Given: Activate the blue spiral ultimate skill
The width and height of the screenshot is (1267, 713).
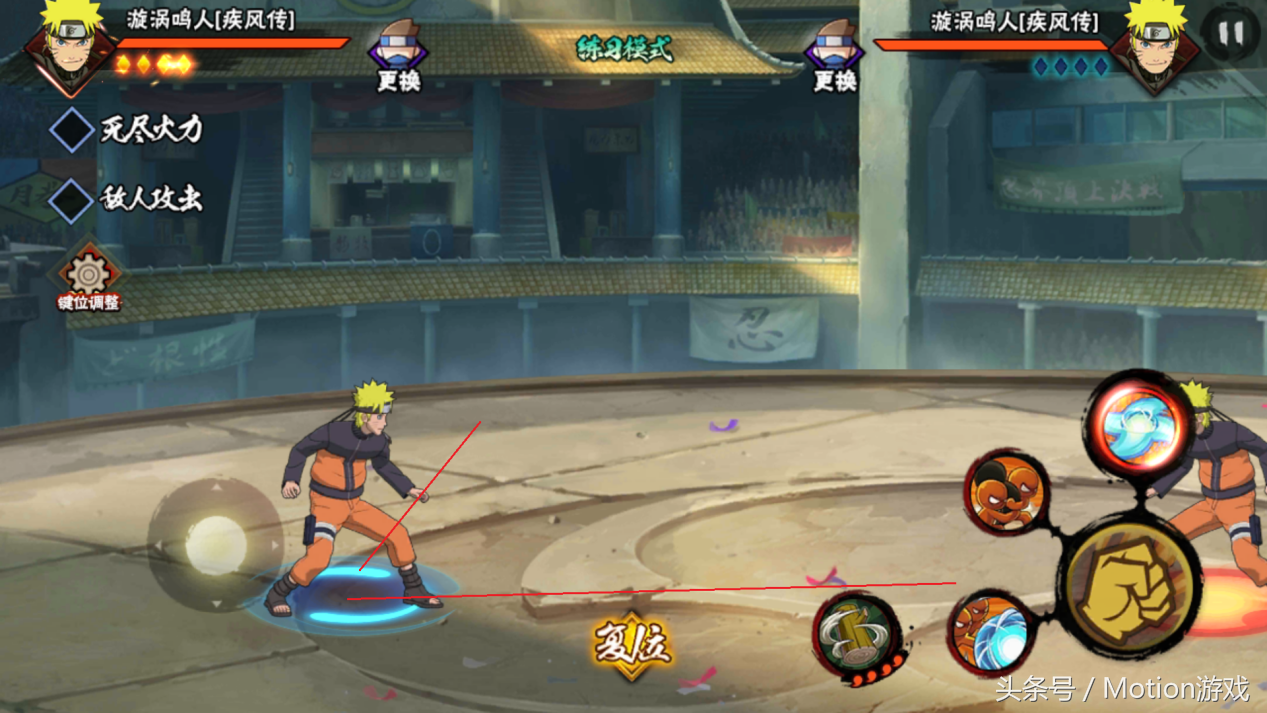Looking at the screenshot, I should (1139, 425).
